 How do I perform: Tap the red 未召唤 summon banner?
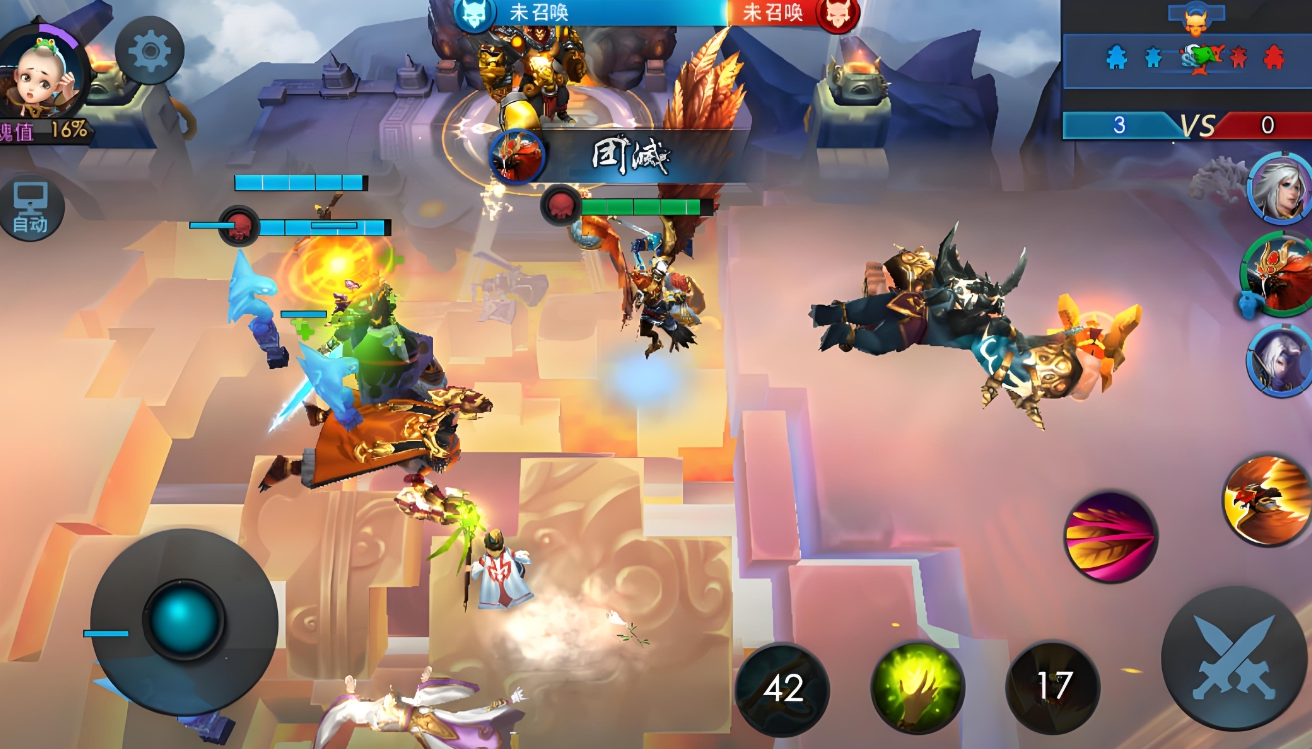(790, 13)
